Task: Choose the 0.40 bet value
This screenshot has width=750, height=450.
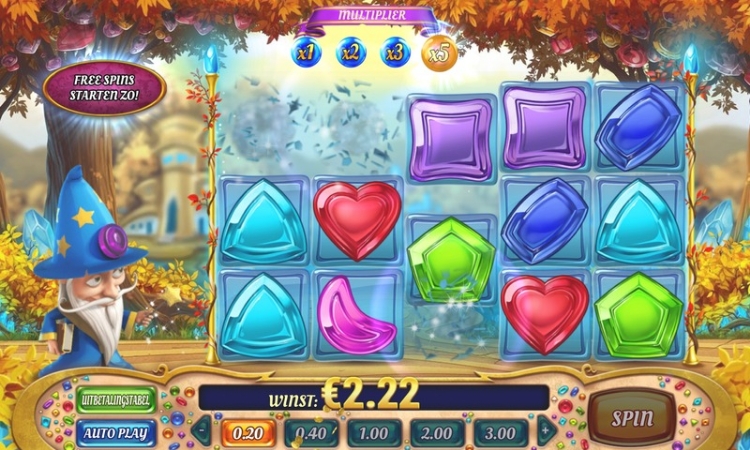Action: (x=311, y=433)
